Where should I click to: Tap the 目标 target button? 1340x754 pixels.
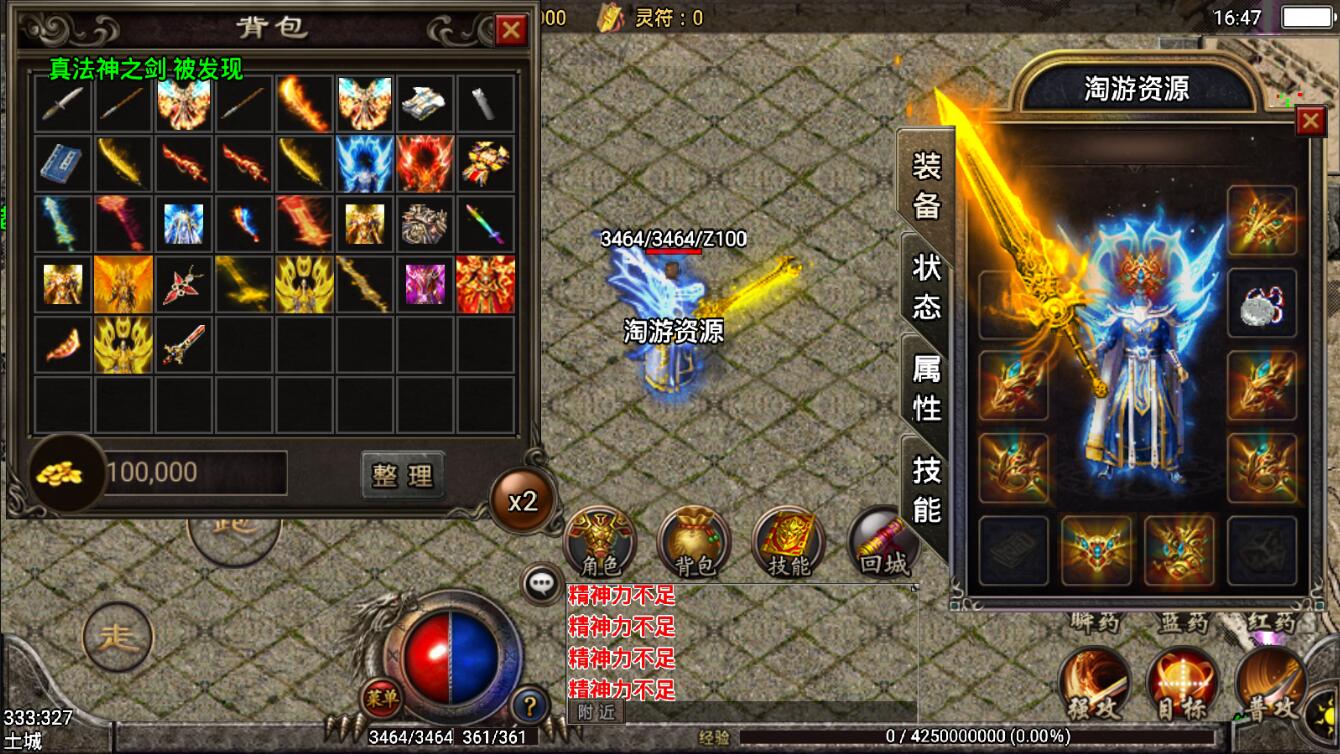click(x=1183, y=684)
